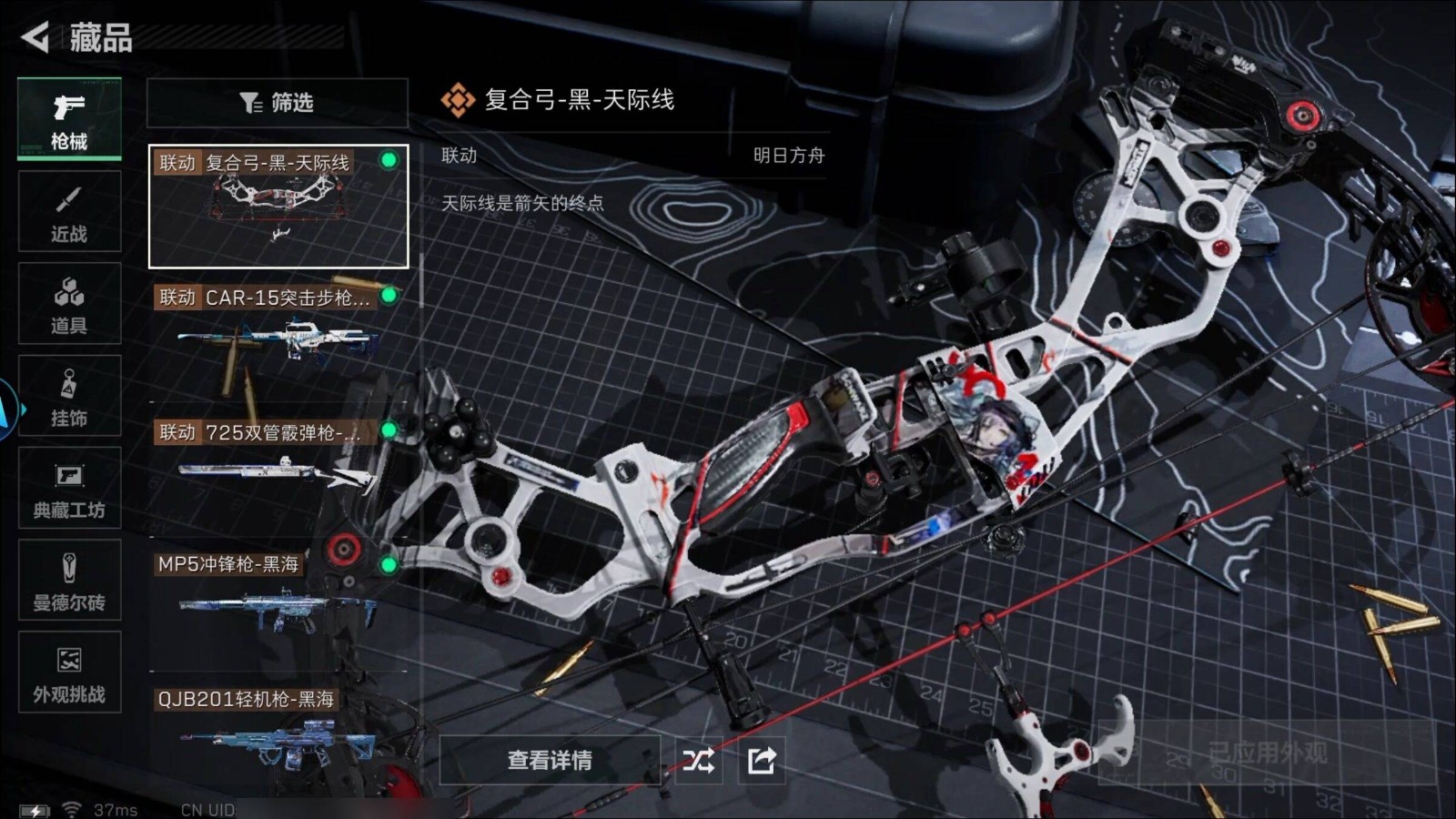This screenshot has width=1456, height=819.
Task: Show the 挂饰 charms category
Action: coord(69,397)
